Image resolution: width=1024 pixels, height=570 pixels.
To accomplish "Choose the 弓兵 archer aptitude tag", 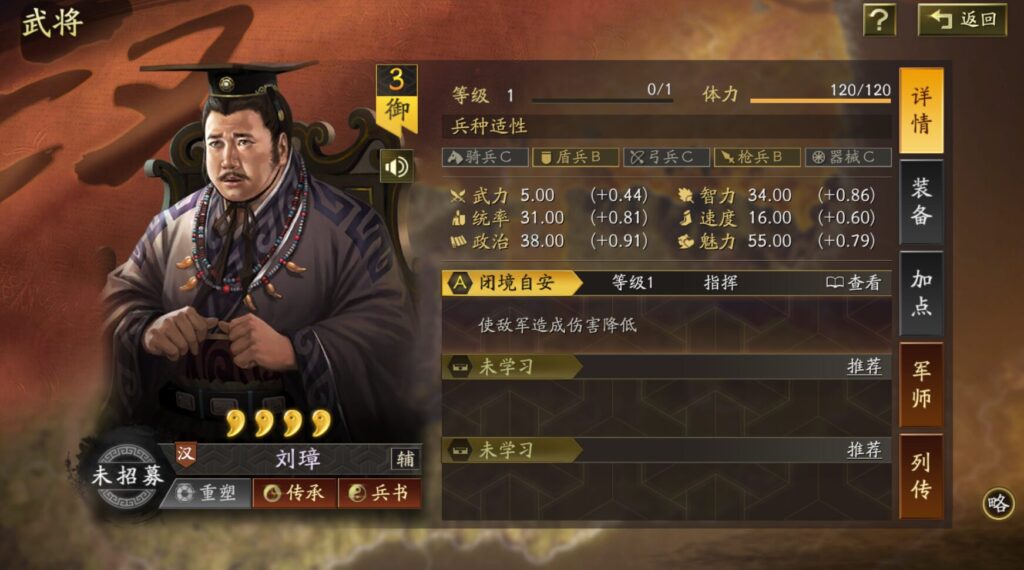I will point(666,157).
